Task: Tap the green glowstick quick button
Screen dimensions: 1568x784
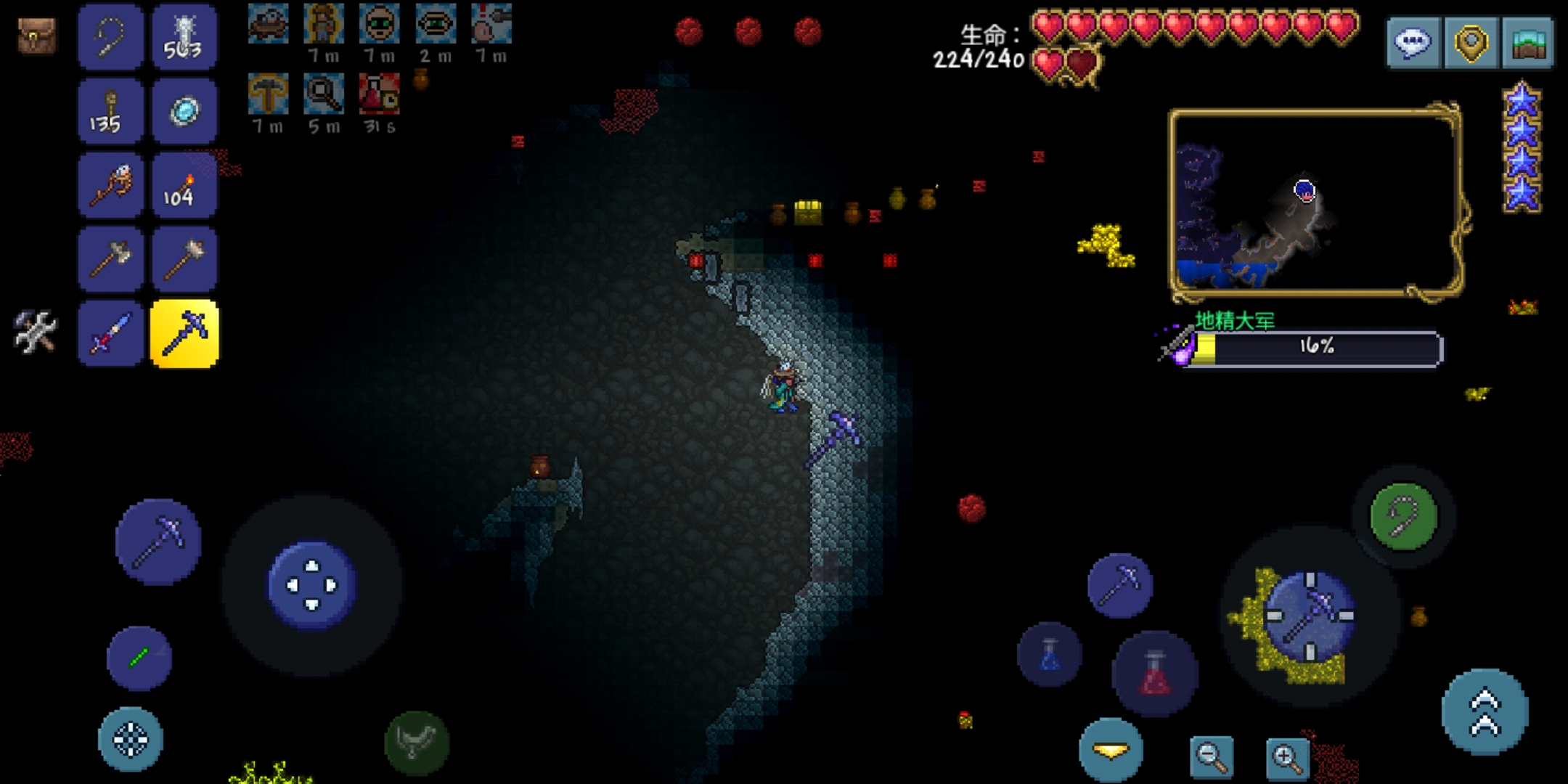Action: point(139,658)
